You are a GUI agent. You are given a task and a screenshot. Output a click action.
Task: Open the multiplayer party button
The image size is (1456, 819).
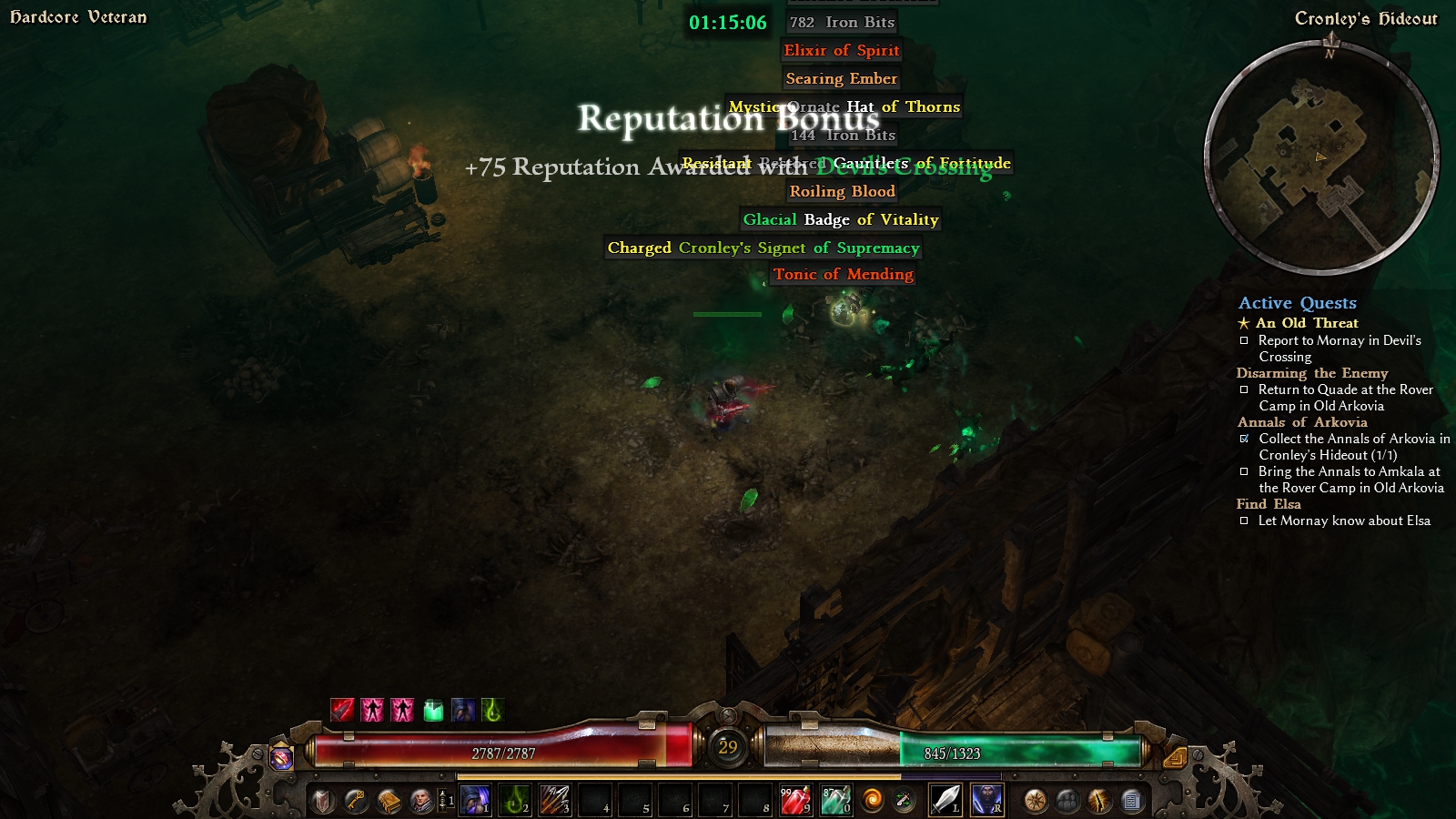1067,801
